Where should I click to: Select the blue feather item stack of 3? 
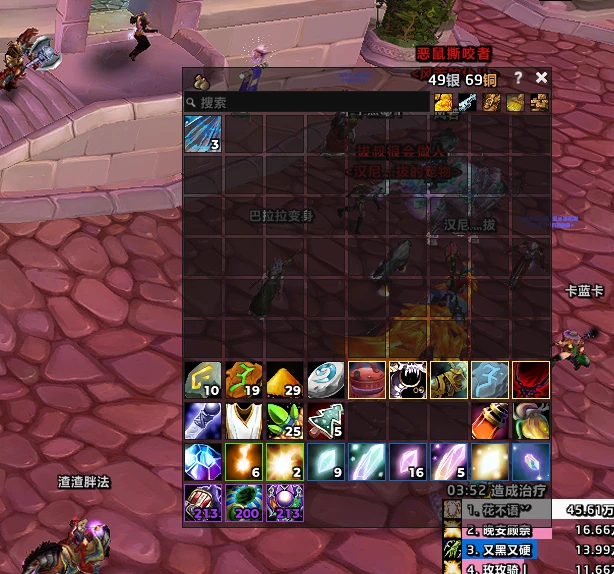[203, 134]
